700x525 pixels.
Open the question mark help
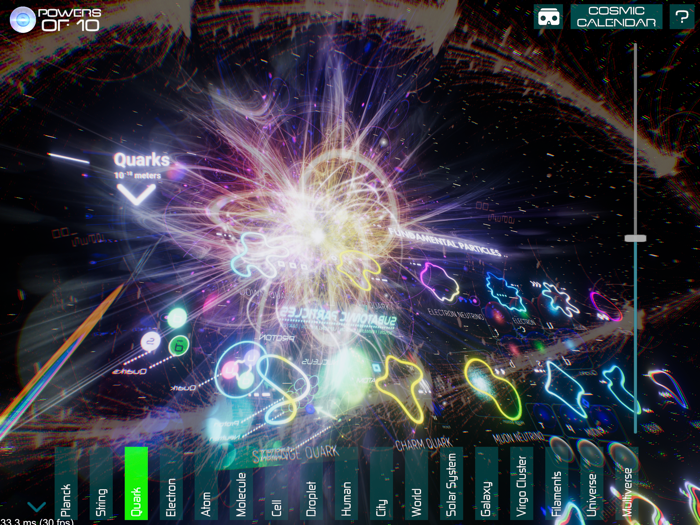682,17
